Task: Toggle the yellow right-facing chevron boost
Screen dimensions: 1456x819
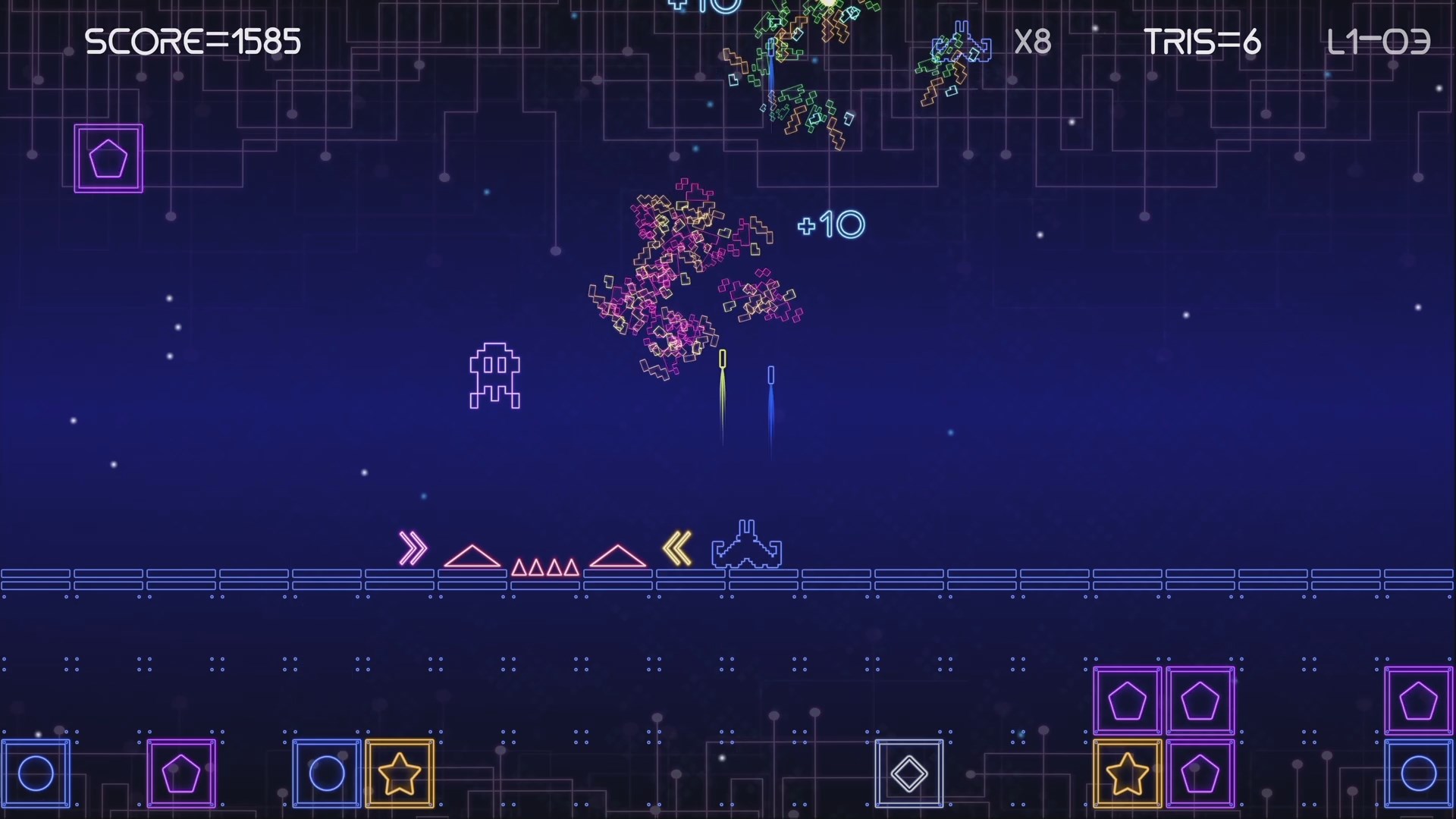Action: [413, 548]
